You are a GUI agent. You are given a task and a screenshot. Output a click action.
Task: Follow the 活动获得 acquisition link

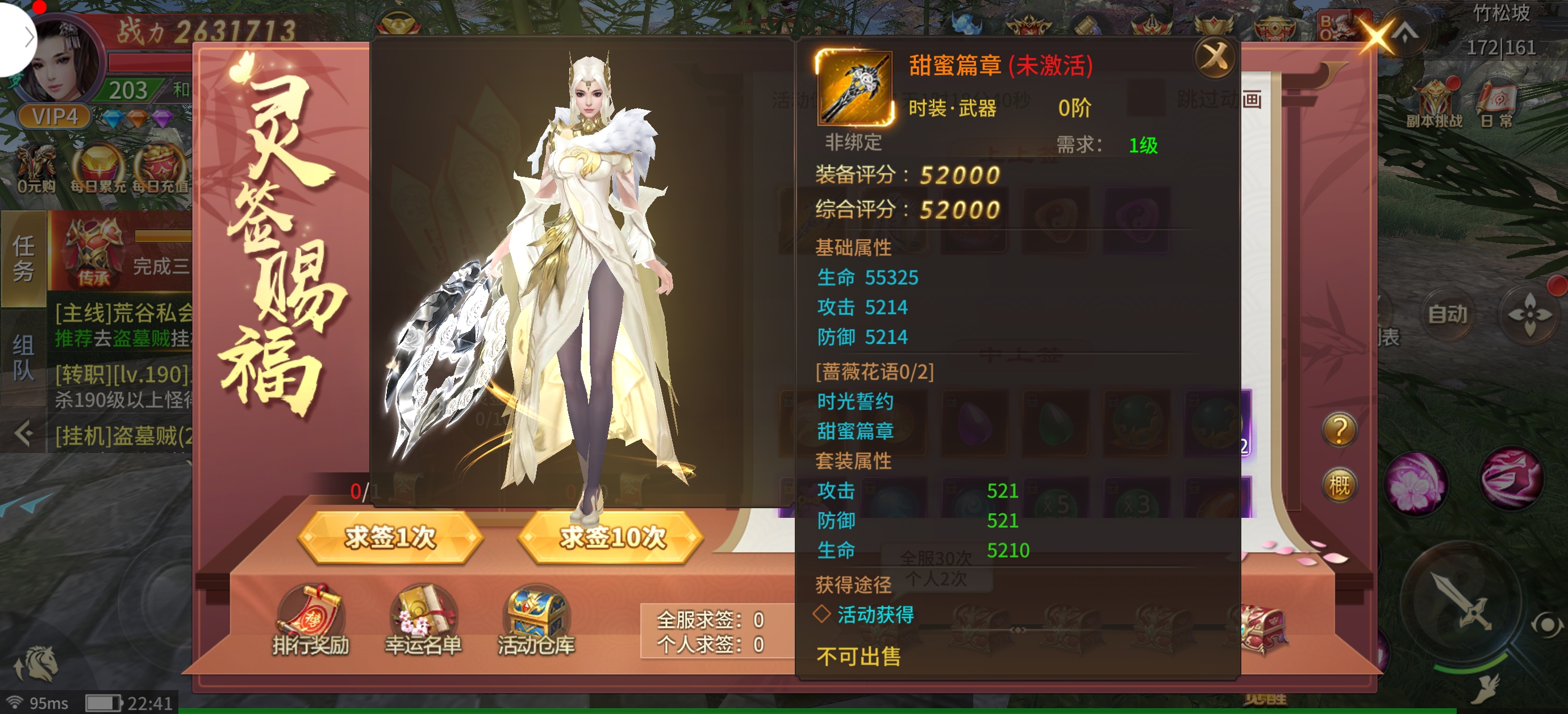point(875,615)
